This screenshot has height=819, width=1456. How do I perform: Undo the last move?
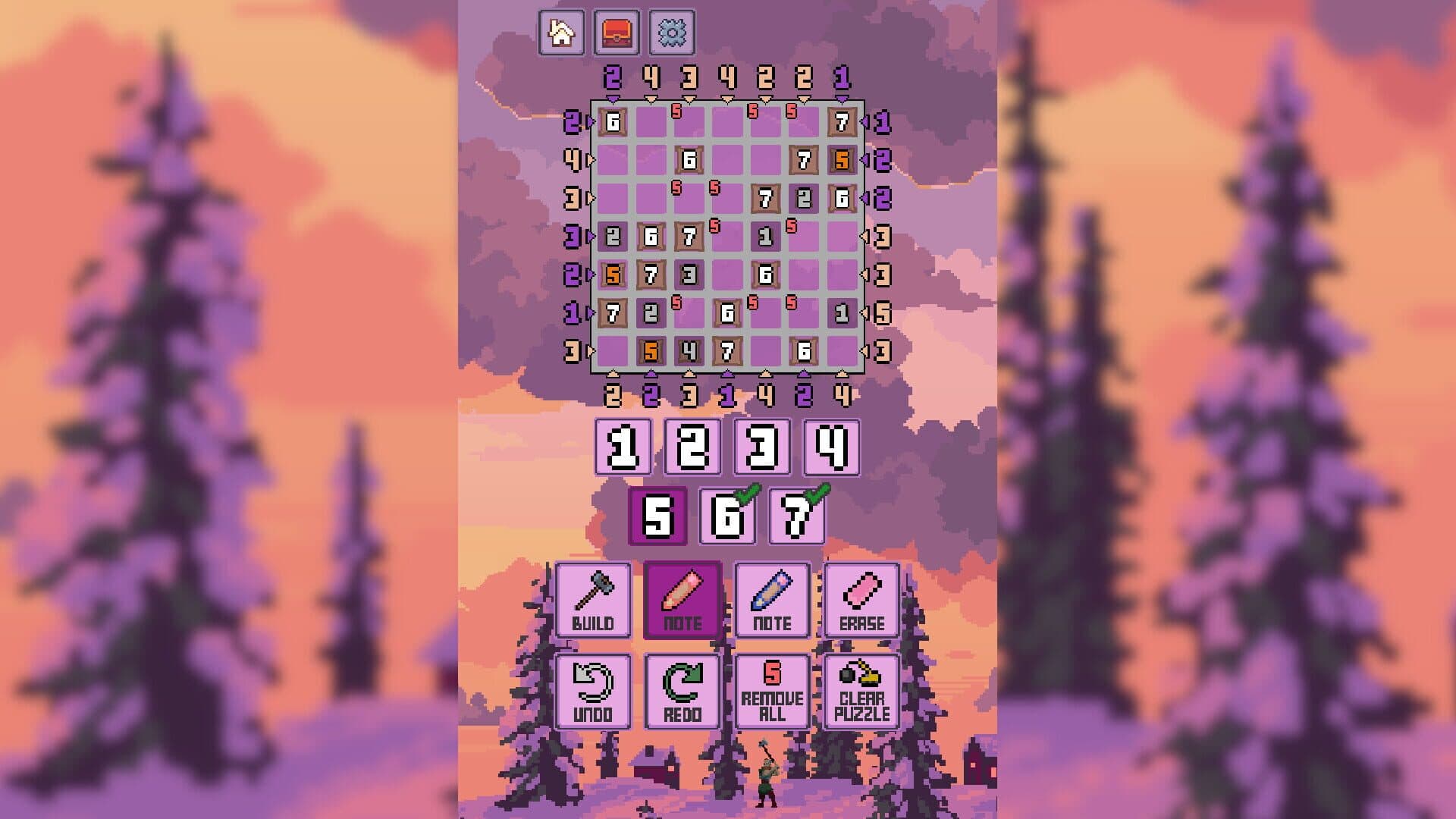tap(593, 692)
